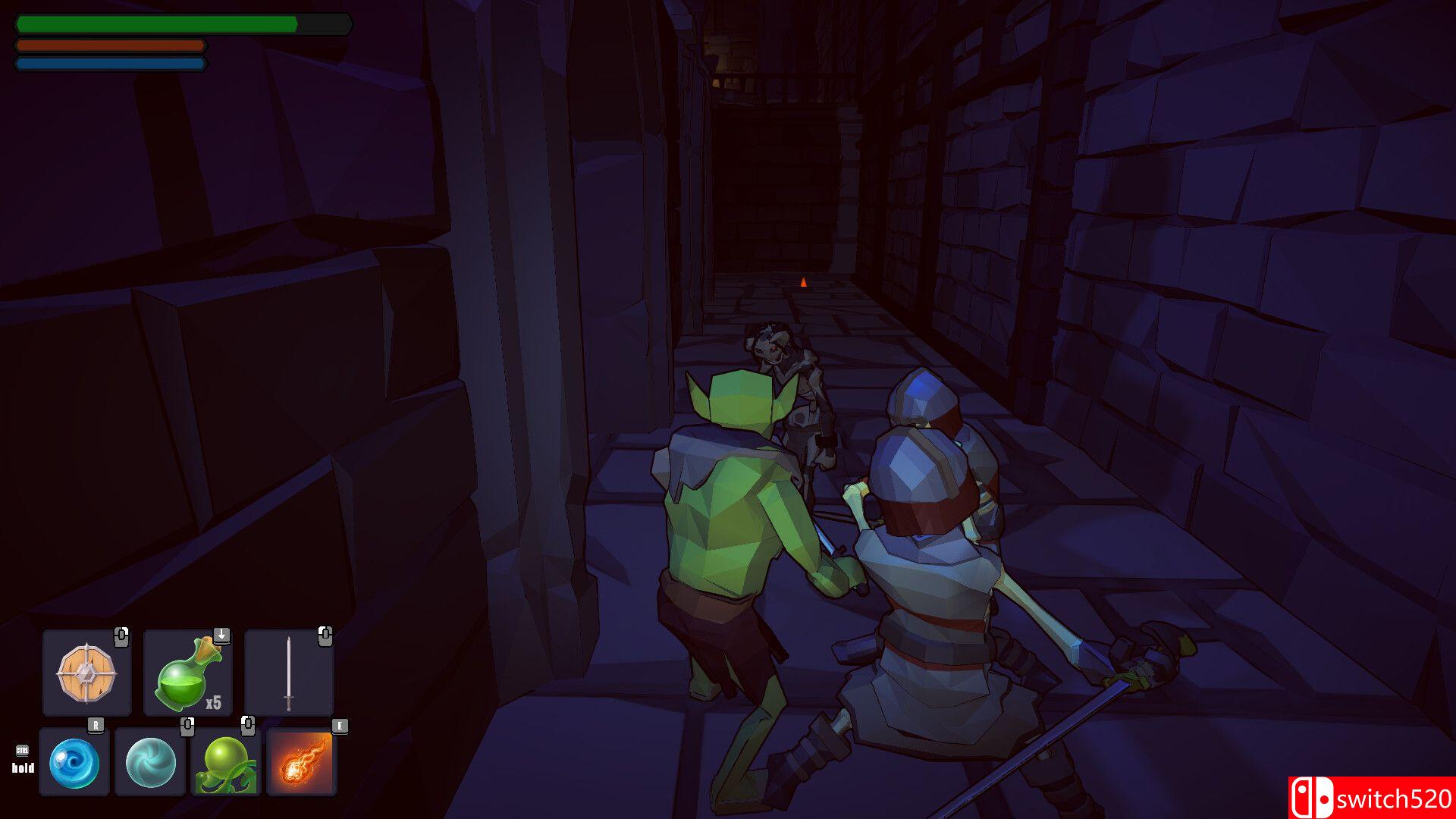Image resolution: width=1456 pixels, height=819 pixels.
Task: Cast the pale teal vortex ability
Action: [x=150, y=762]
